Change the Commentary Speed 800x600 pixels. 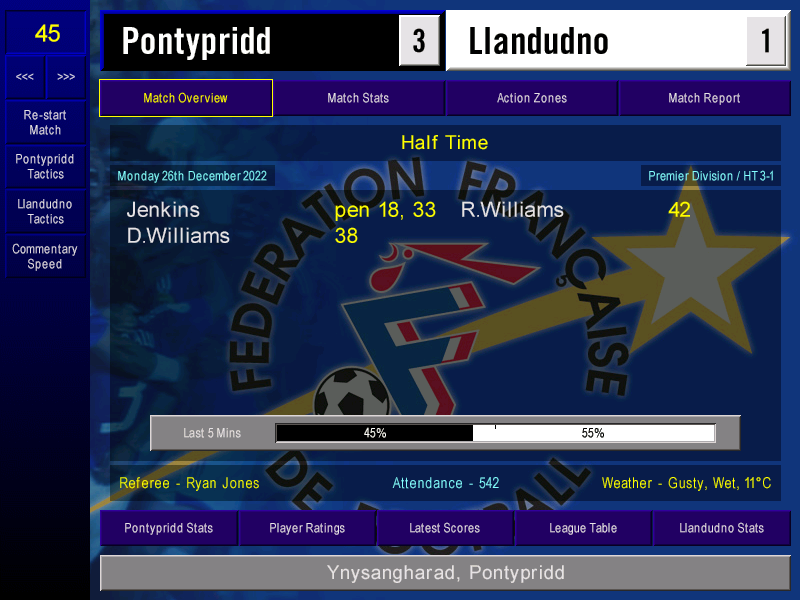[45, 257]
